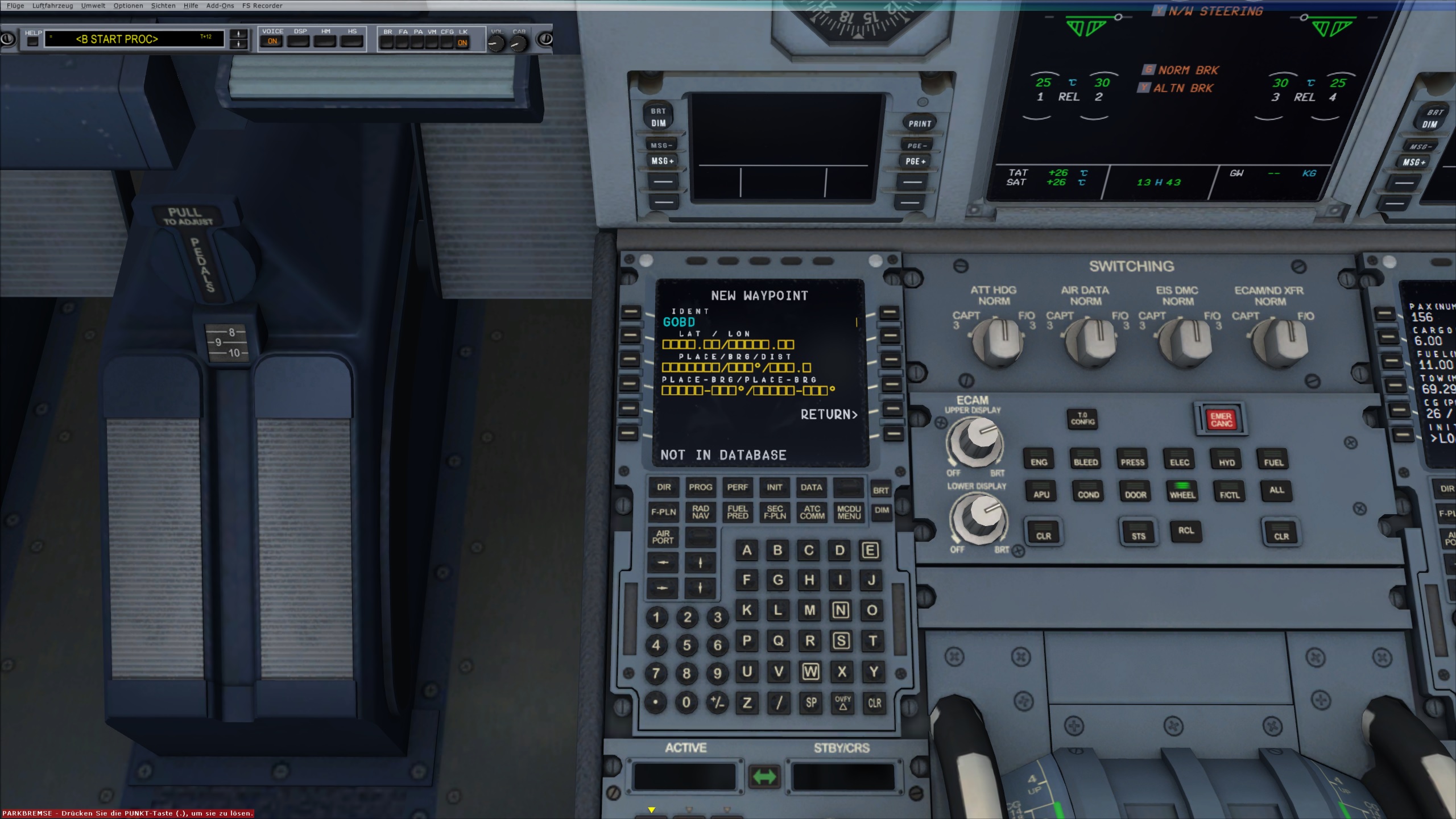Open the Add-Ons menu
Screen dimensions: 1456x819
(x=220, y=6)
